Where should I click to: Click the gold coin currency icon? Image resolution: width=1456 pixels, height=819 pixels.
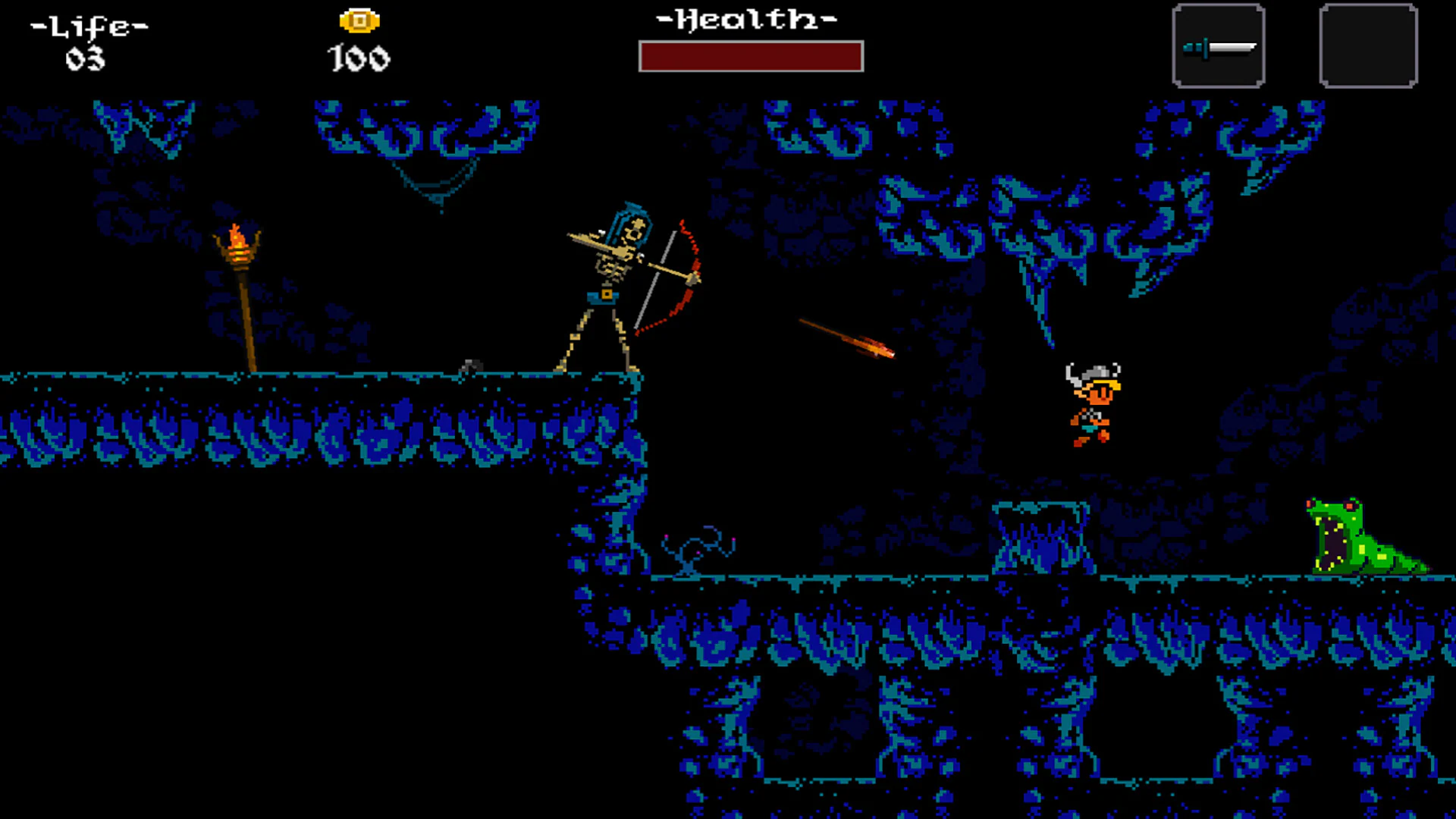click(358, 20)
